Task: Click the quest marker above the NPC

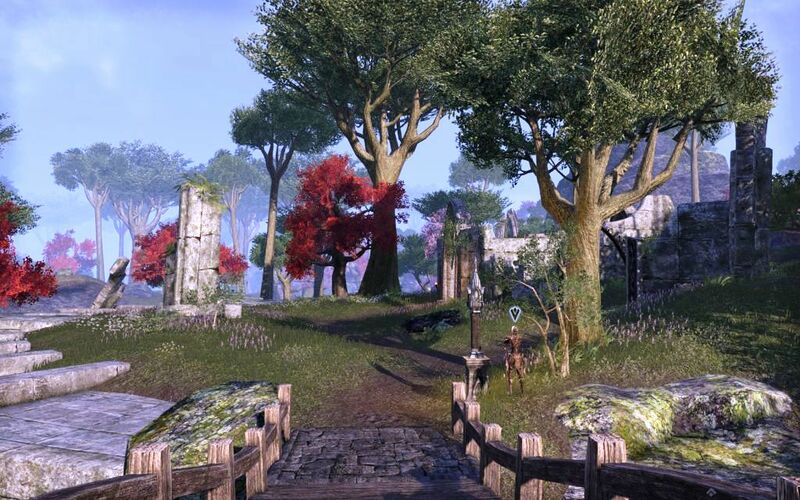Action: (515, 314)
